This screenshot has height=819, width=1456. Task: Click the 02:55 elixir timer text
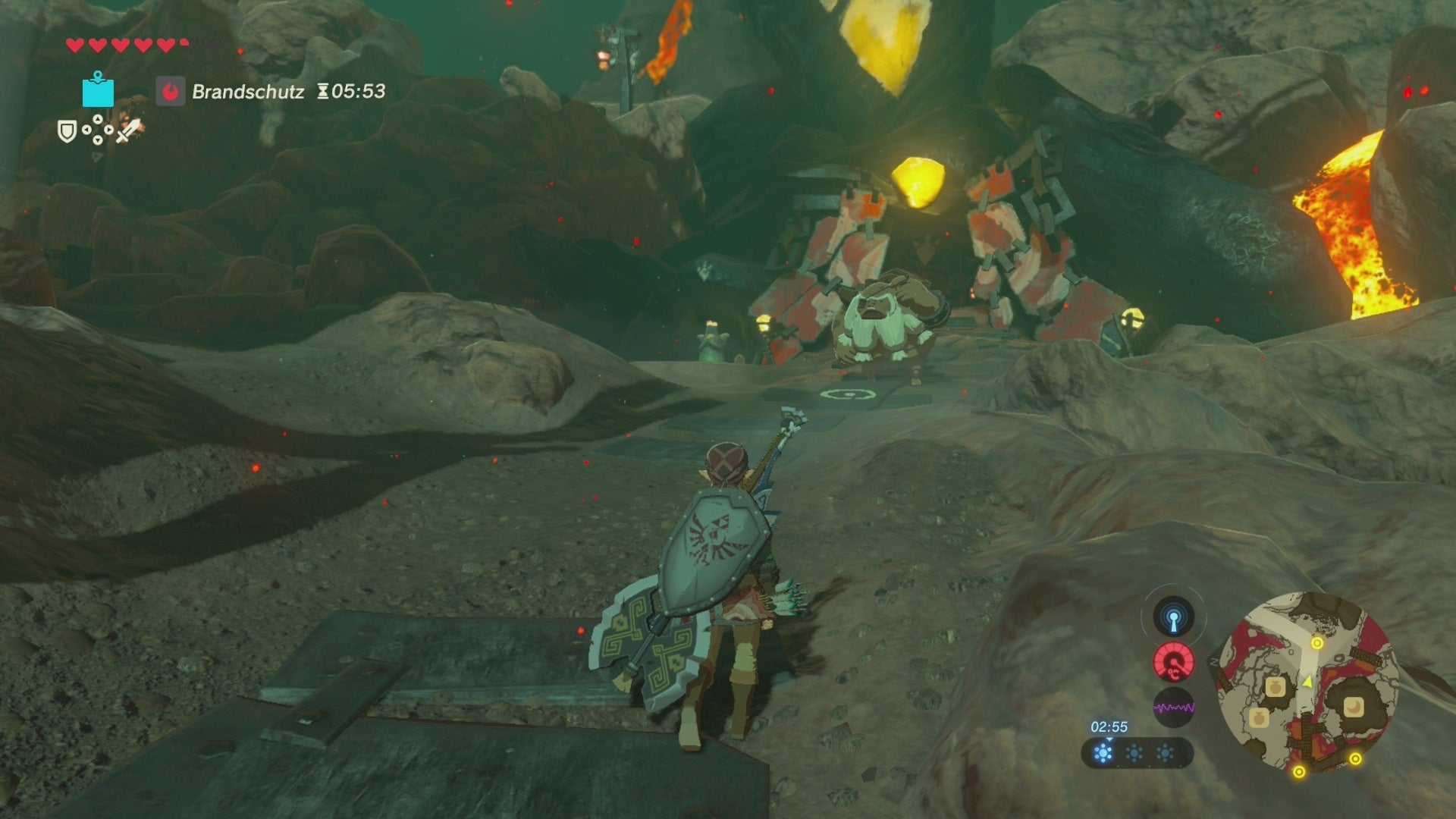(1109, 726)
